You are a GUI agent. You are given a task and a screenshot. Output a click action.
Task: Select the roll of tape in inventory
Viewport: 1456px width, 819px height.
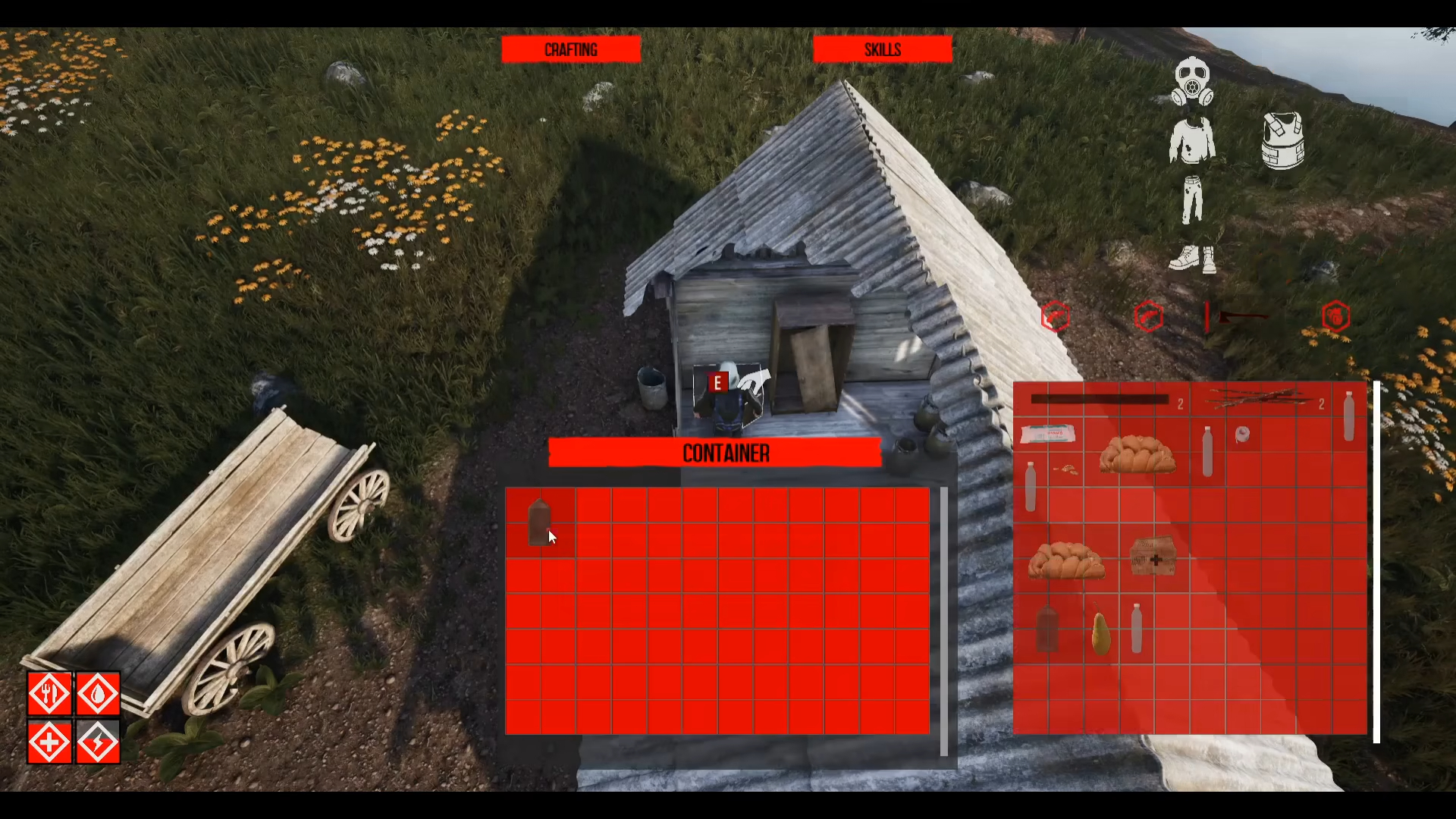[x=1242, y=435]
